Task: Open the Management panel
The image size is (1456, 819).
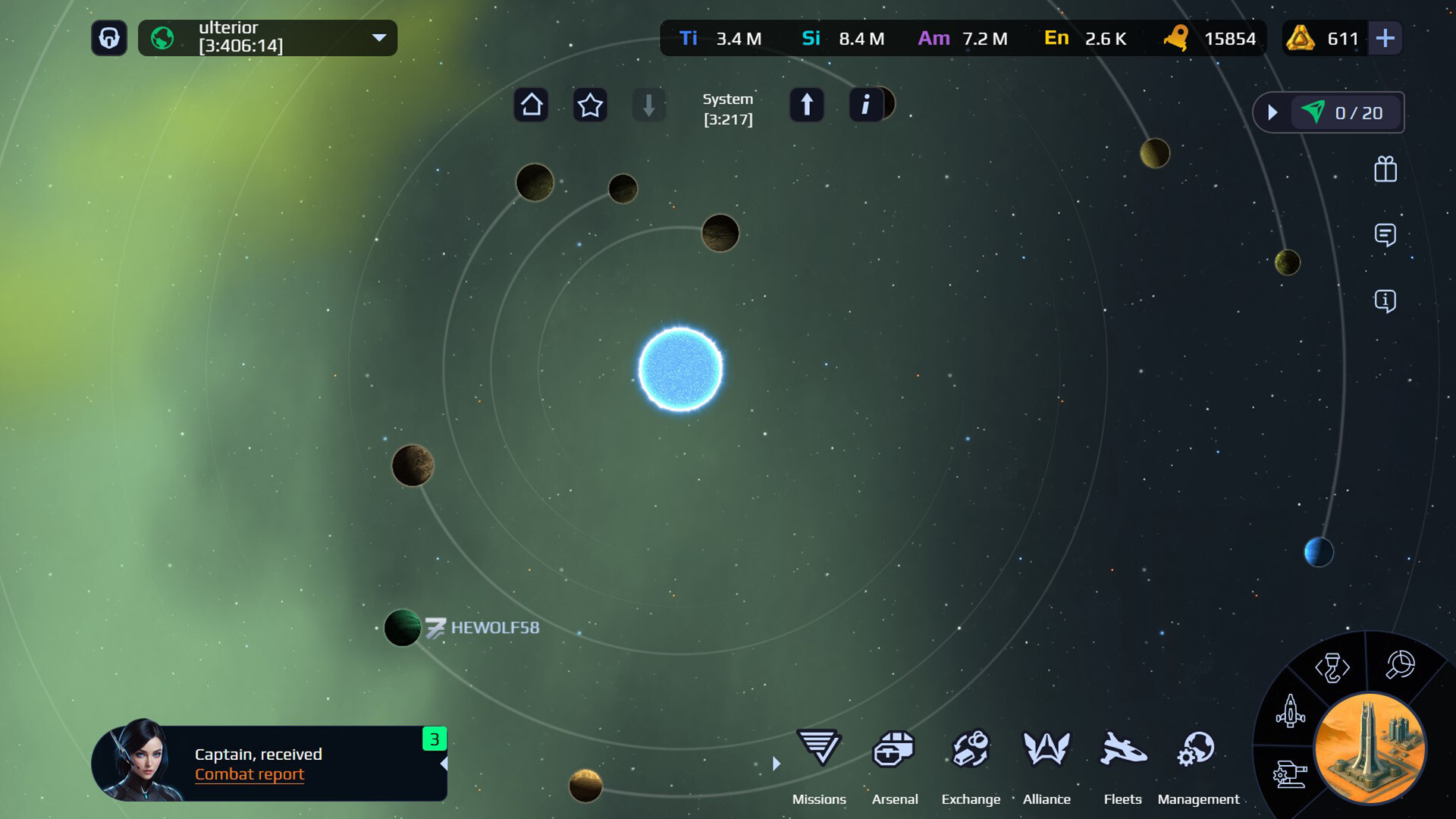Action: coord(1197,751)
